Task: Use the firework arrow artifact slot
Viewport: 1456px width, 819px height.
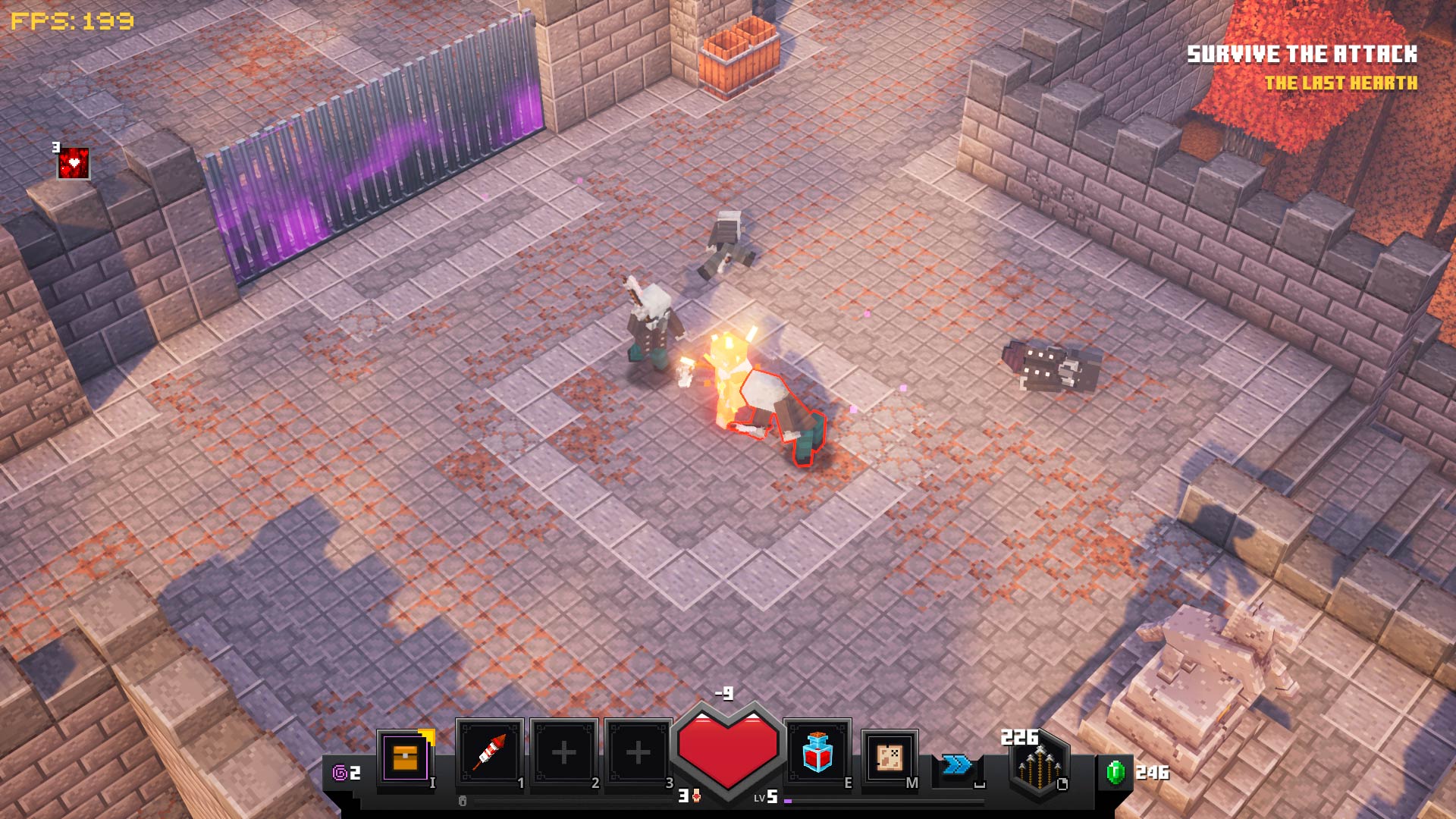Action: pos(490,752)
